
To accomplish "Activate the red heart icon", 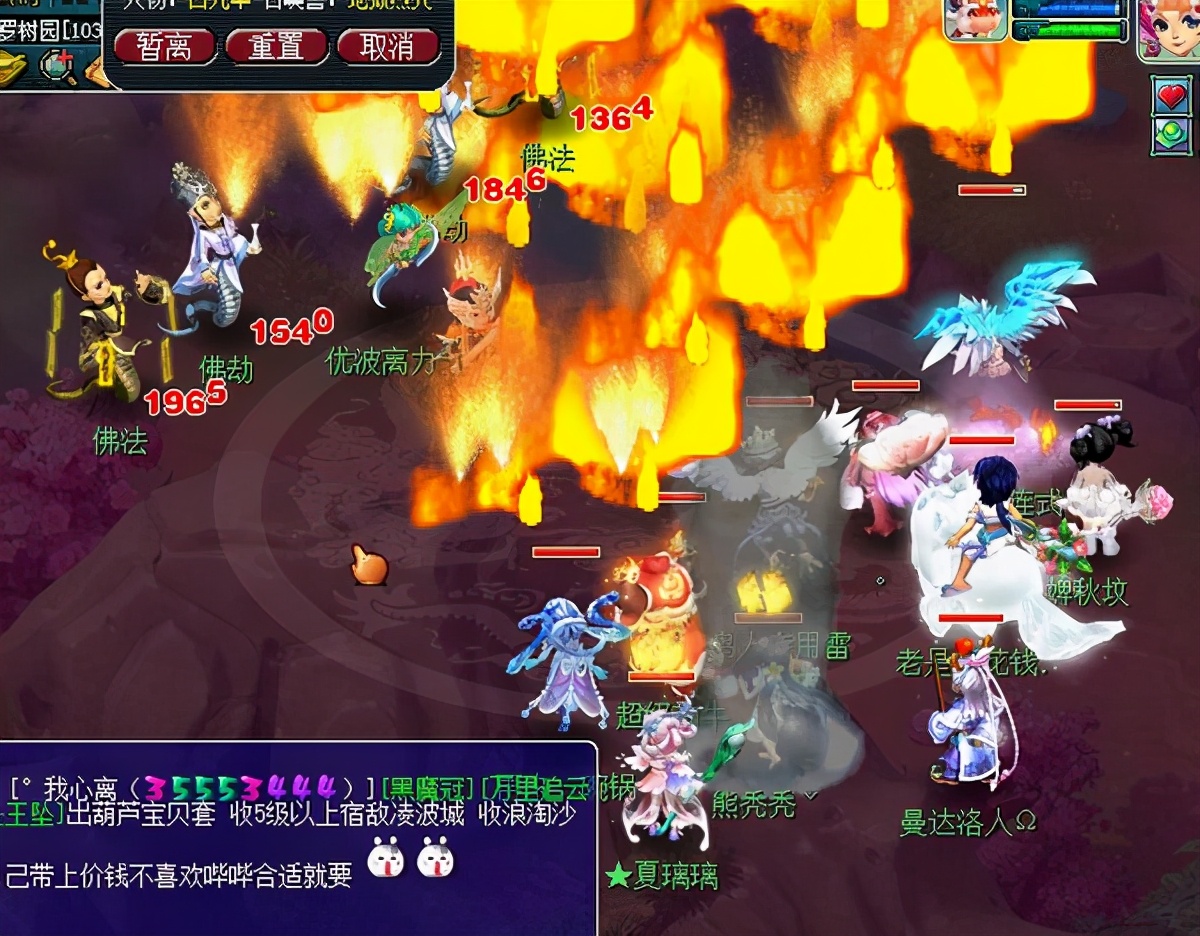I will tap(1171, 95).
